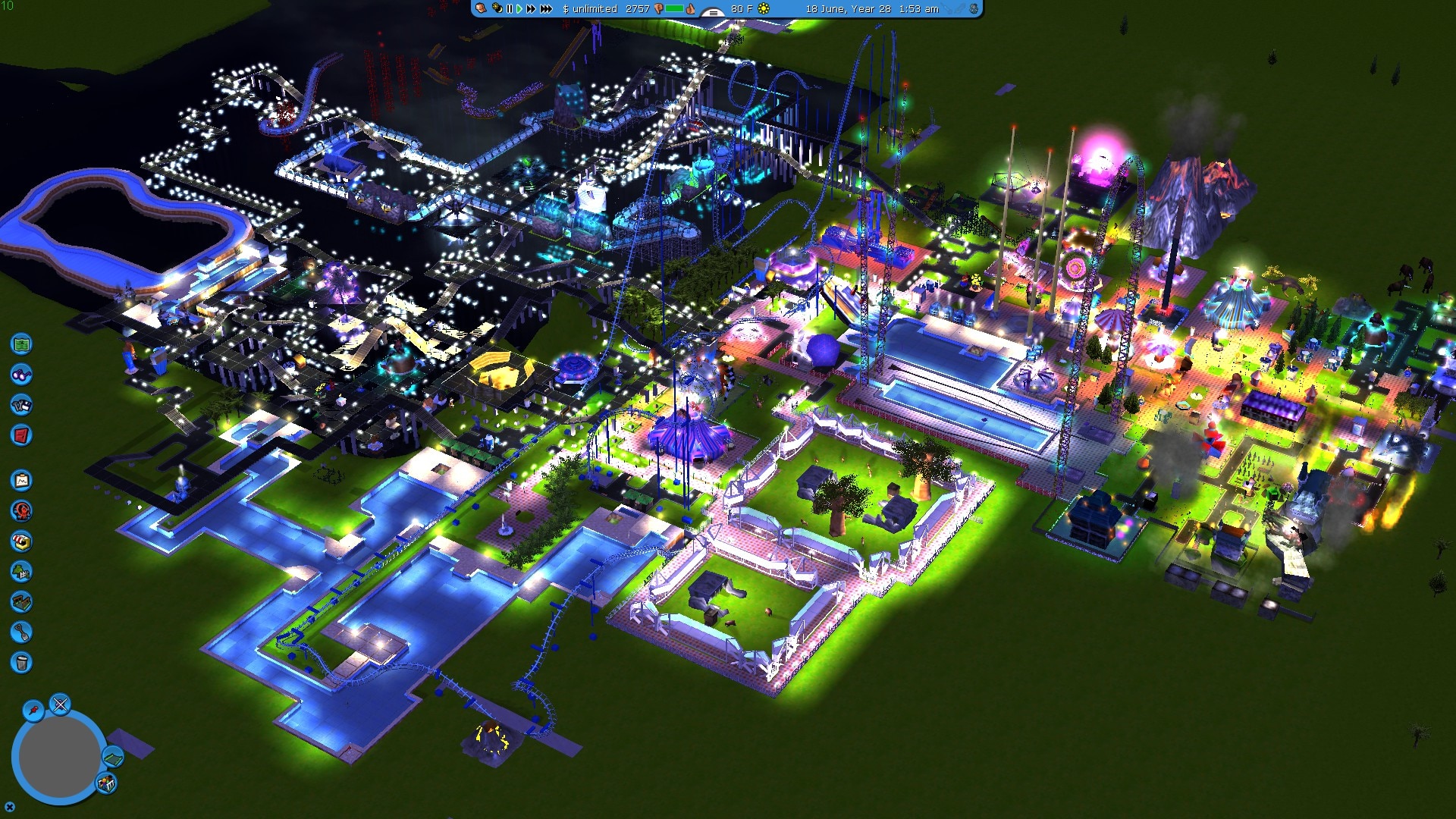This screenshot has width=1456, height=819.
Task: Select the trash can delete tool
Action: tap(21, 663)
